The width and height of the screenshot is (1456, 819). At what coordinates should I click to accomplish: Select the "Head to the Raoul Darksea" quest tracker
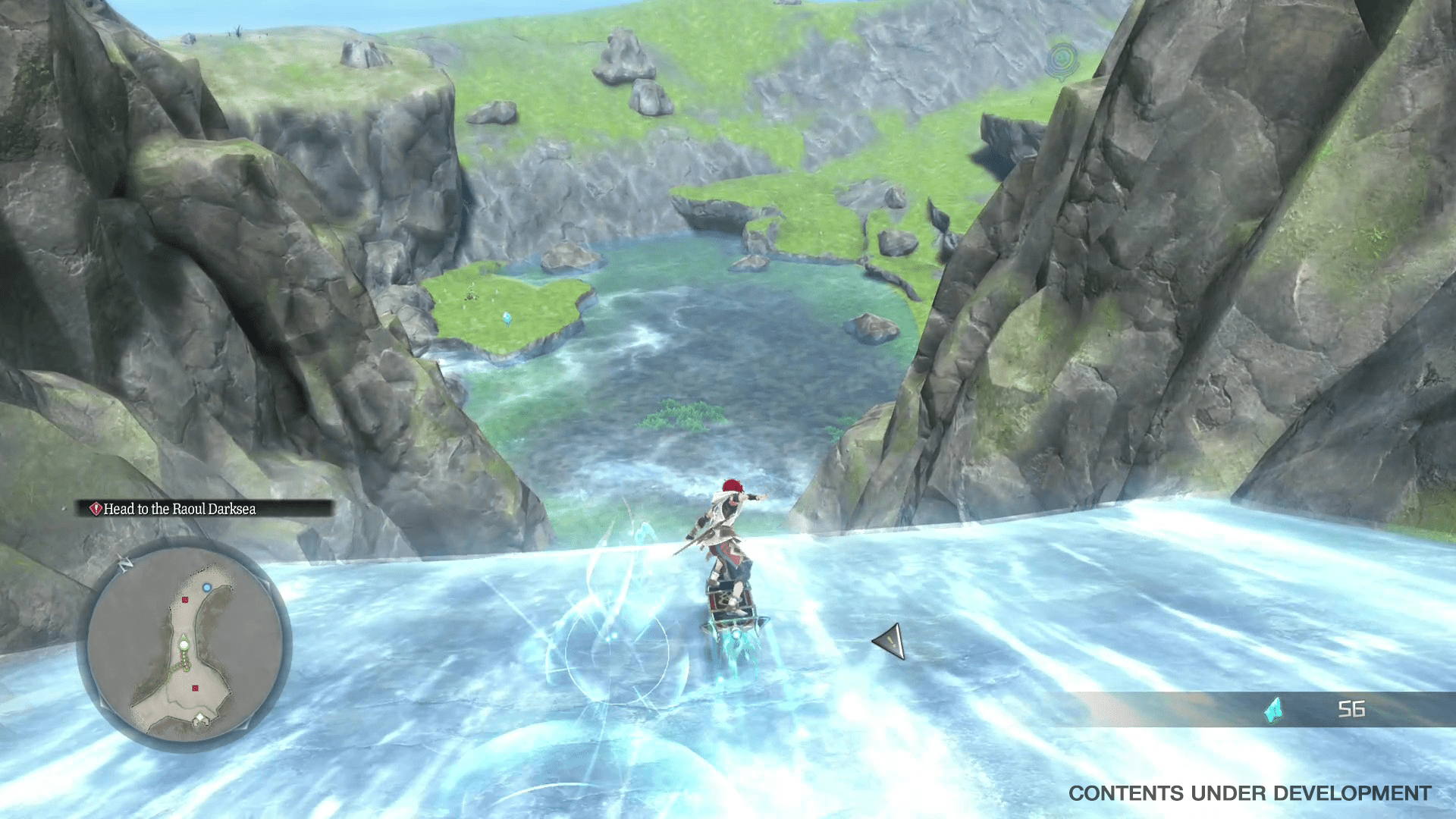click(179, 509)
